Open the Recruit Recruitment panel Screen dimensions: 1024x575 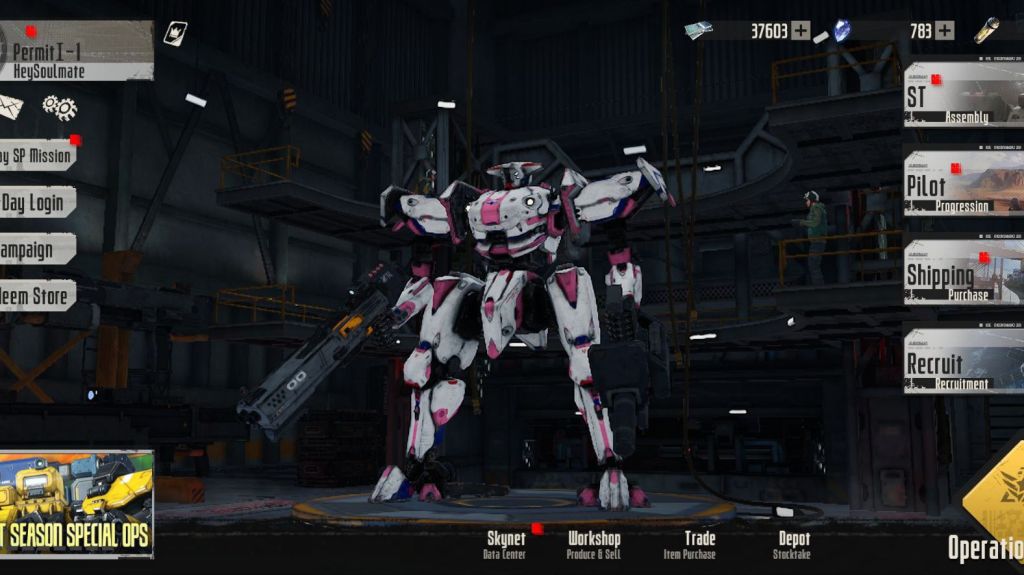(x=962, y=361)
